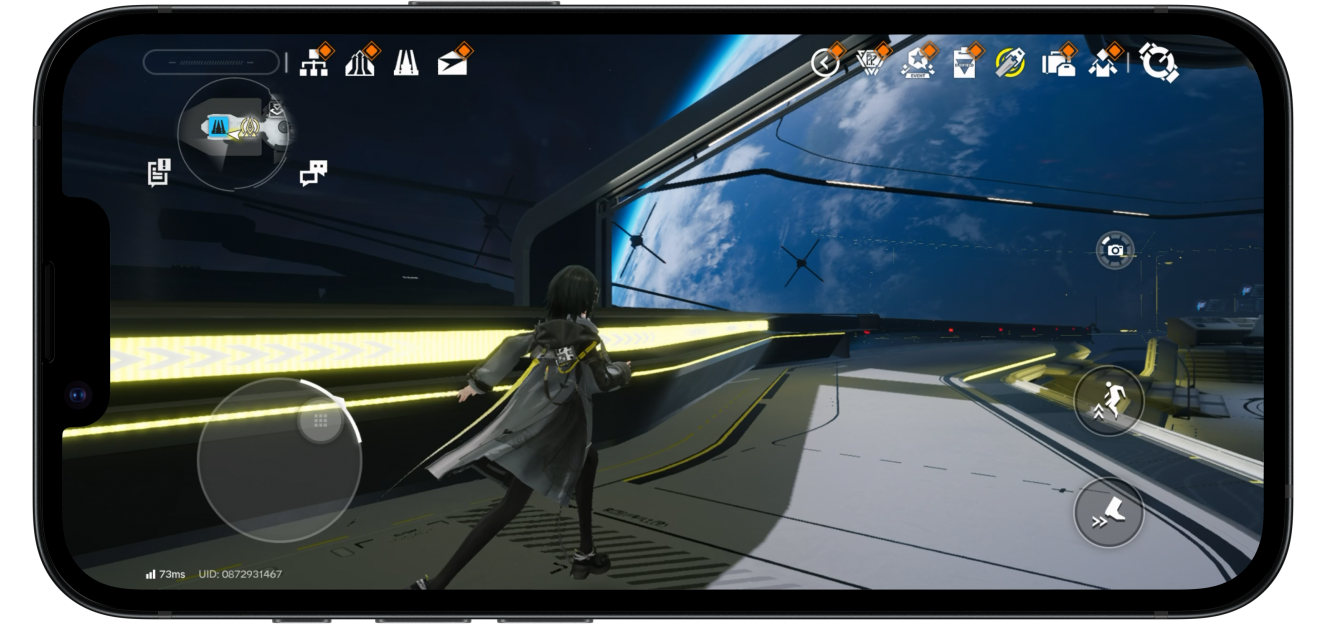Tap the dash boot button
Viewport: 1326px width, 624px height.
(x=1108, y=513)
